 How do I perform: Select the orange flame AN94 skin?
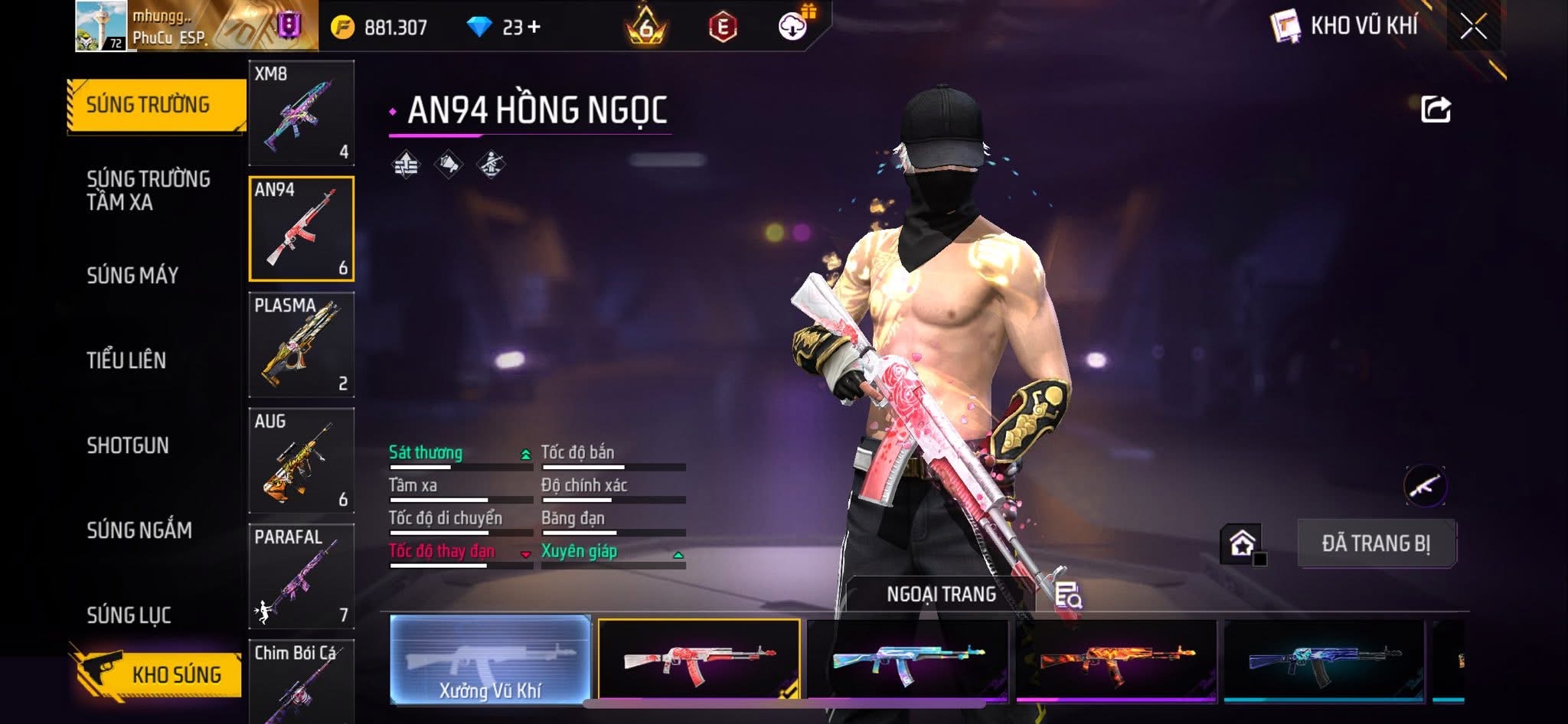(x=1116, y=660)
